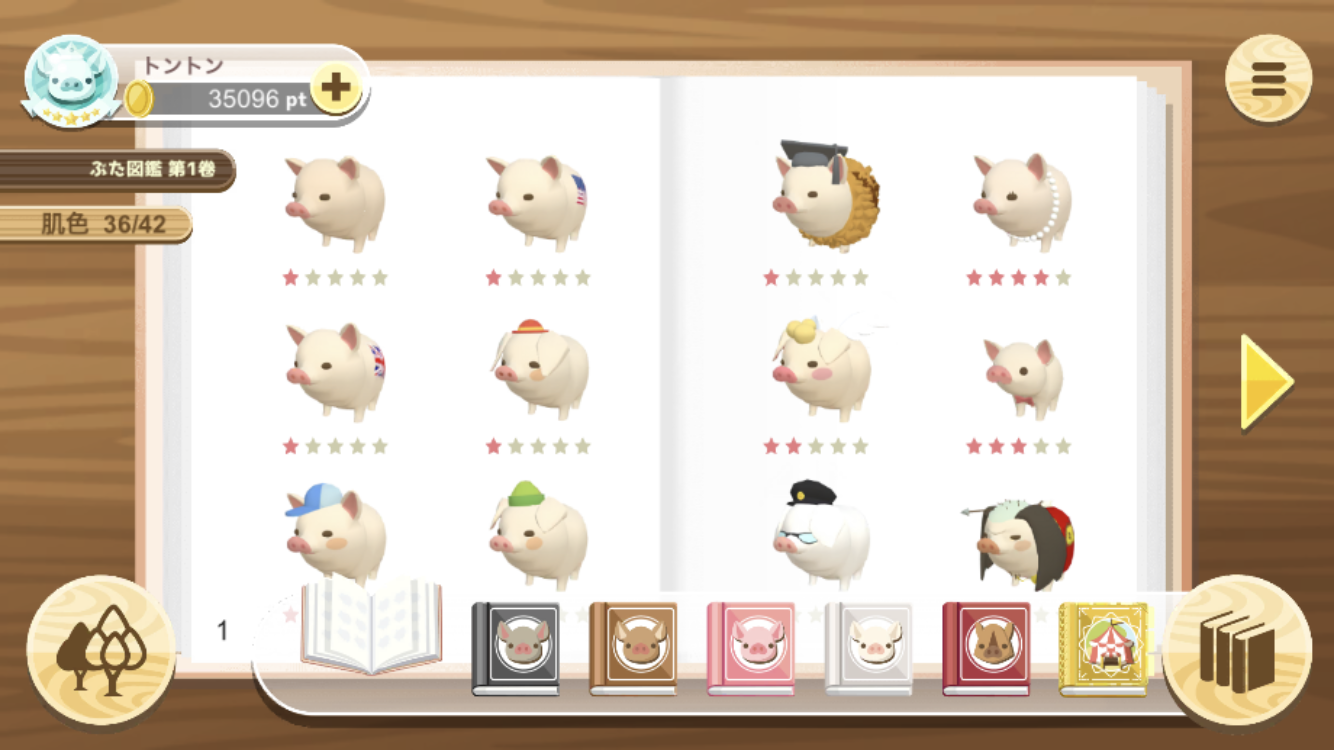
Task: Open the yellow circus tent book
Action: coord(1103,648)
